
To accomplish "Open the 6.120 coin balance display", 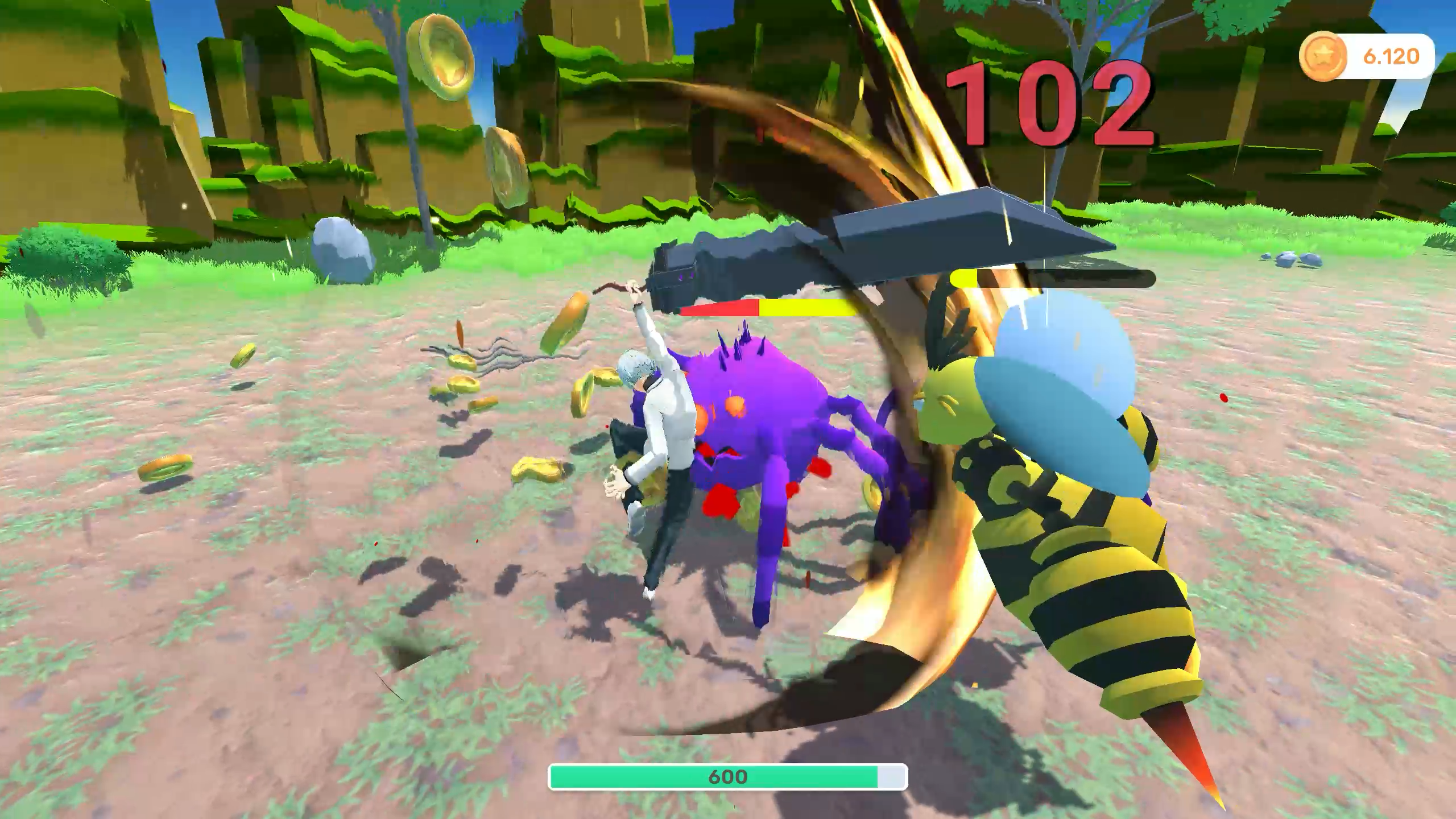I will [x=1391, y=55].
